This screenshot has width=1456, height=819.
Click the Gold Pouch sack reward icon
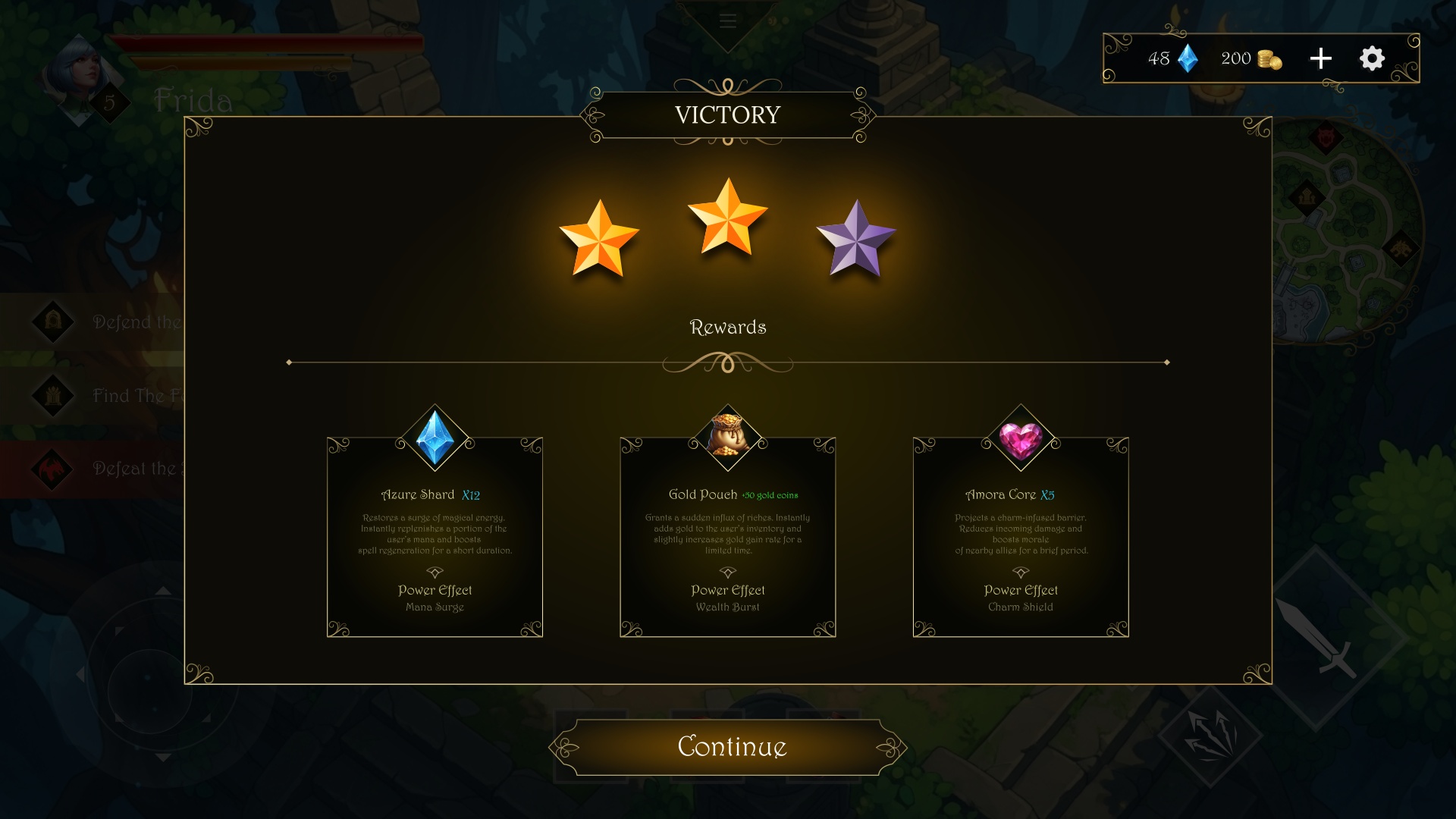pyautogui.click(x=728, y=435)
